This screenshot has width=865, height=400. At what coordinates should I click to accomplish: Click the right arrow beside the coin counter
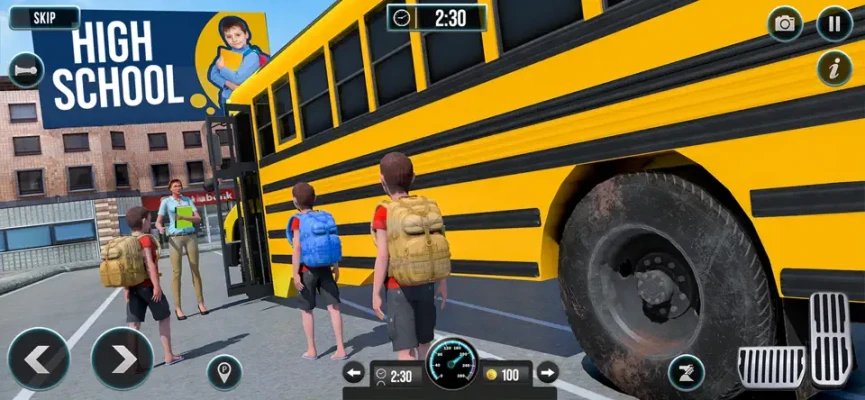[547, 373]
